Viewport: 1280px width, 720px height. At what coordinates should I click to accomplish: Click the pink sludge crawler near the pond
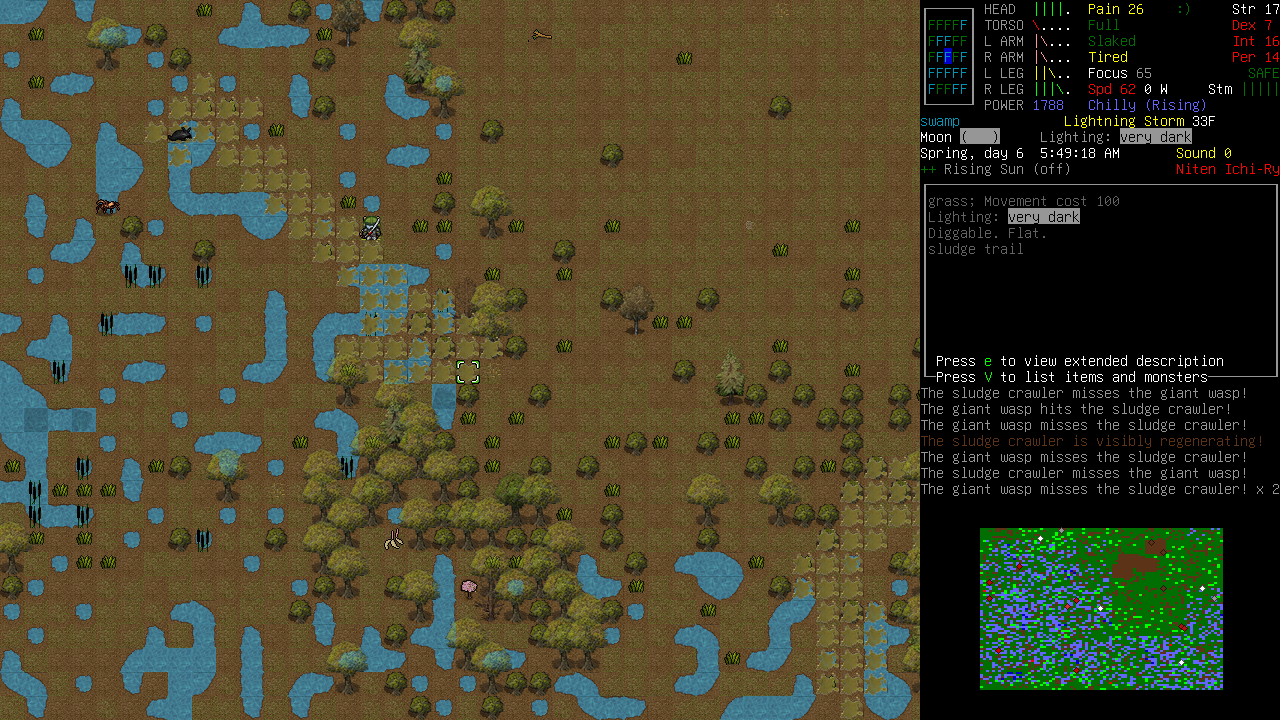click(x=466, y=586)
